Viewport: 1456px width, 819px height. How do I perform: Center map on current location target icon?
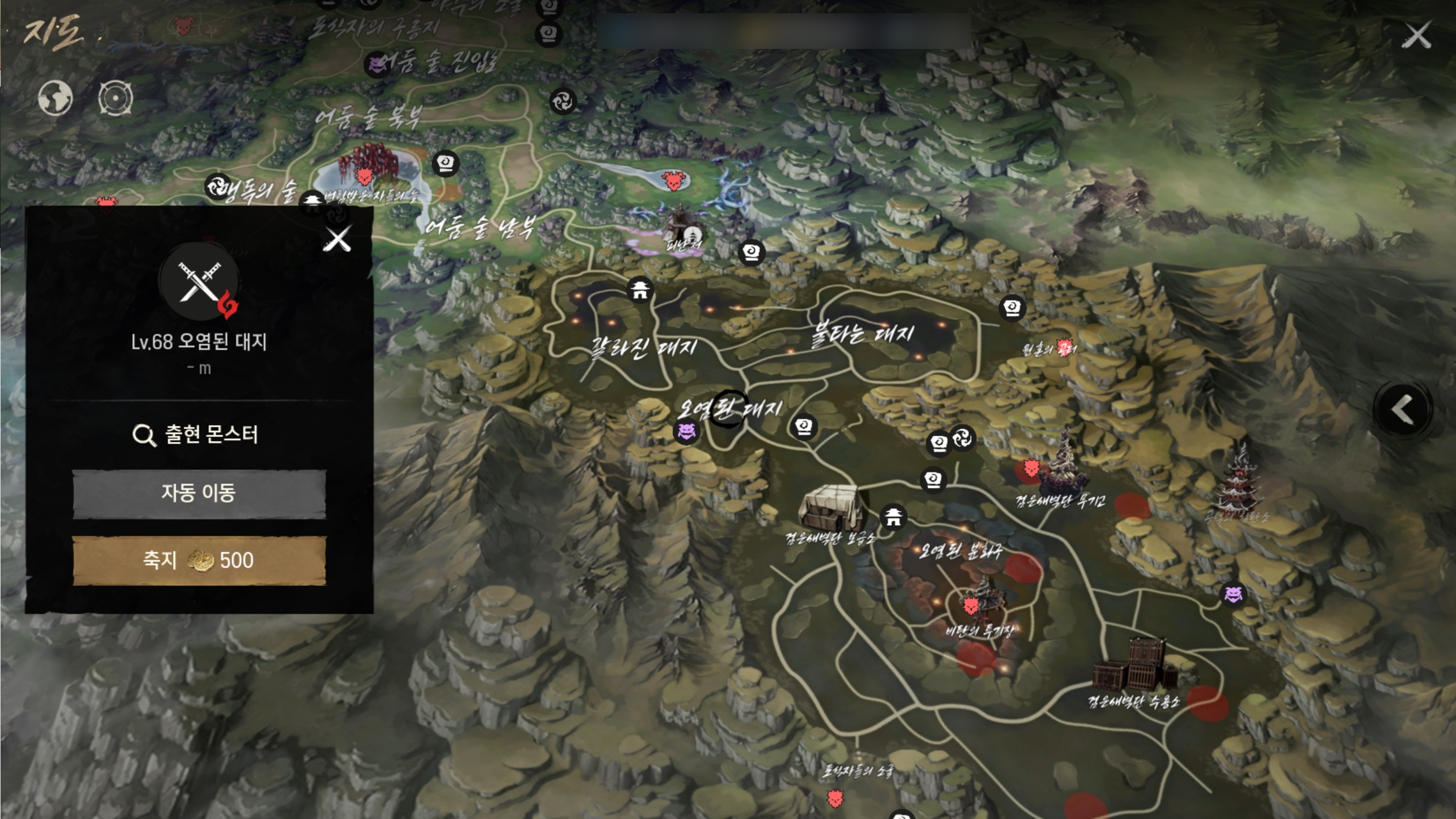point(115,98)
